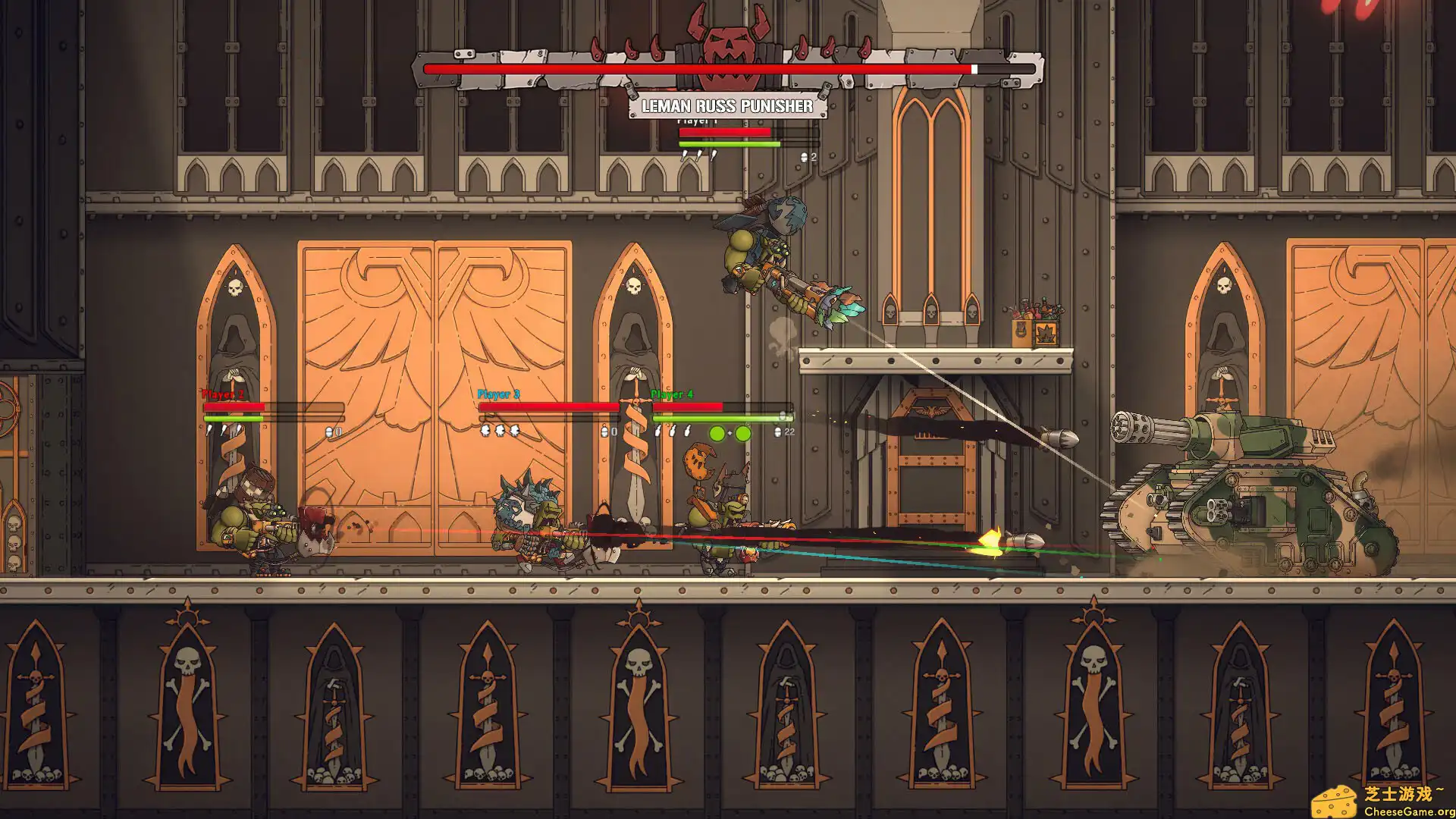
Task: Click the right green orb icon near Player 4
Action: (x=743, y=432)
